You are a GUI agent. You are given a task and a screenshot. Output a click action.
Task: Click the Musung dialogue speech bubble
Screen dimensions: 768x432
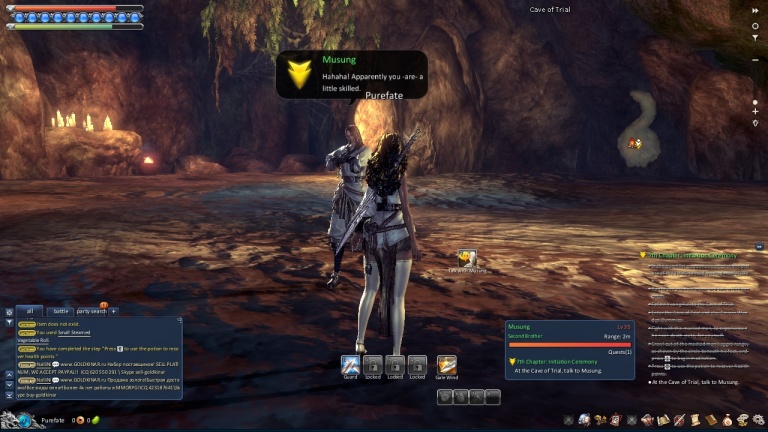351,75
